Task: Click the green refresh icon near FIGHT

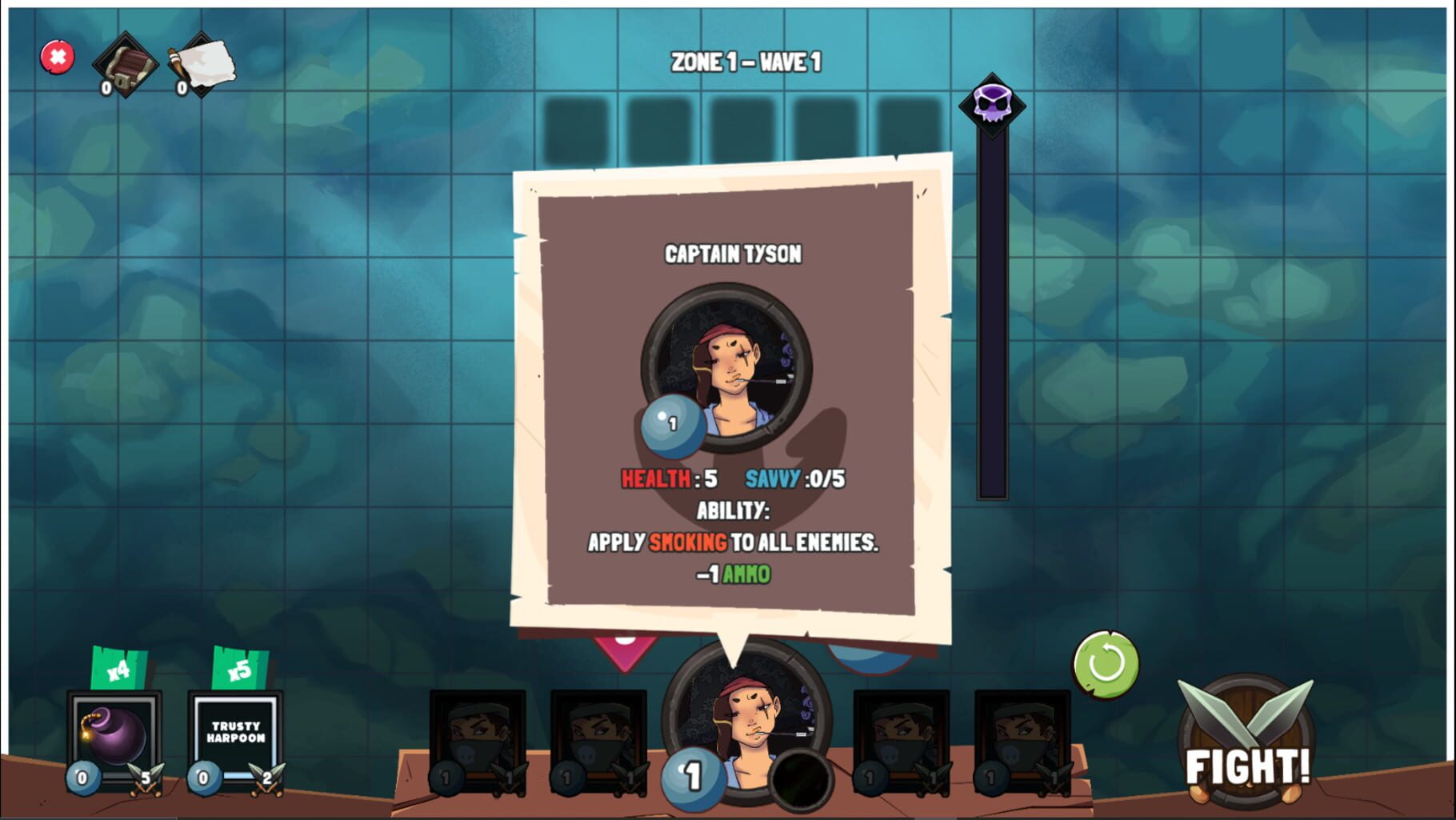Action: (x=1106, y=664)
